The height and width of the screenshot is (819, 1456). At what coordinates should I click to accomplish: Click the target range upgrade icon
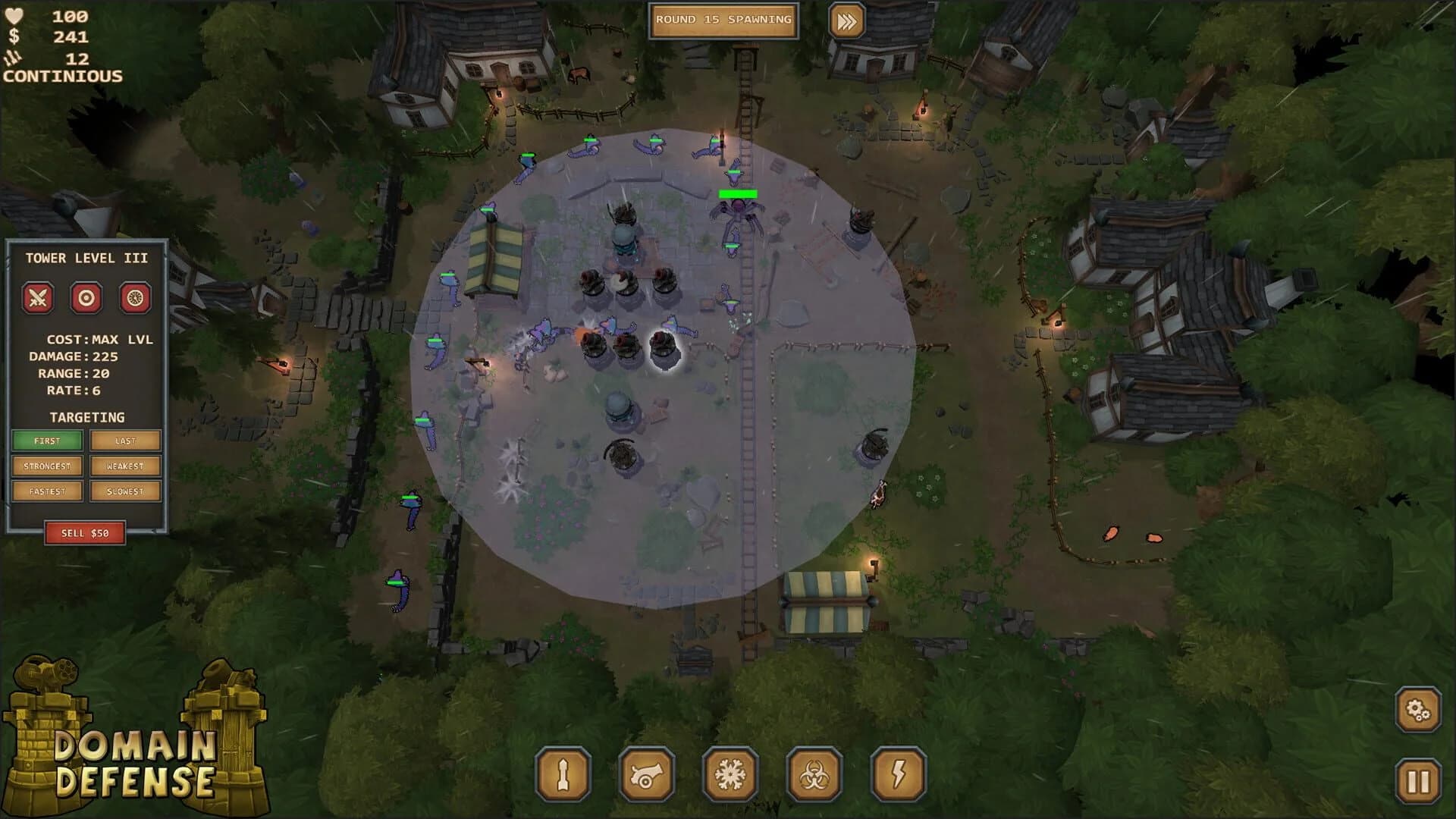pyautogui.click(x=86, y=298)
